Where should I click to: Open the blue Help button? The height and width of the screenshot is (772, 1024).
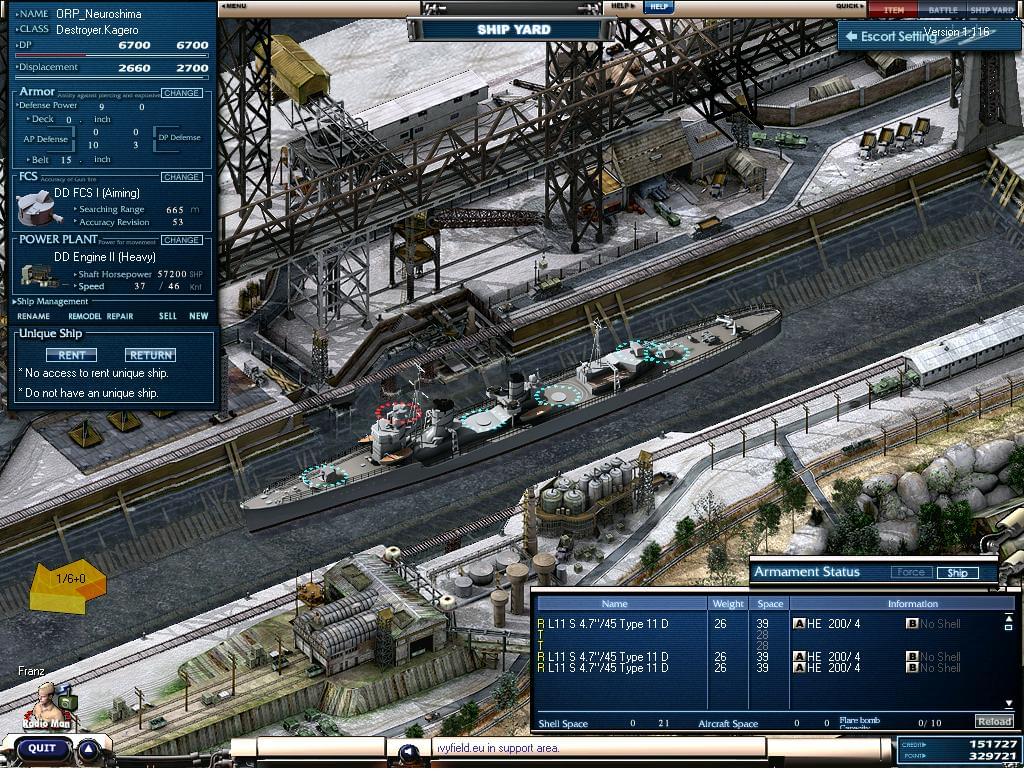point(657,7)
